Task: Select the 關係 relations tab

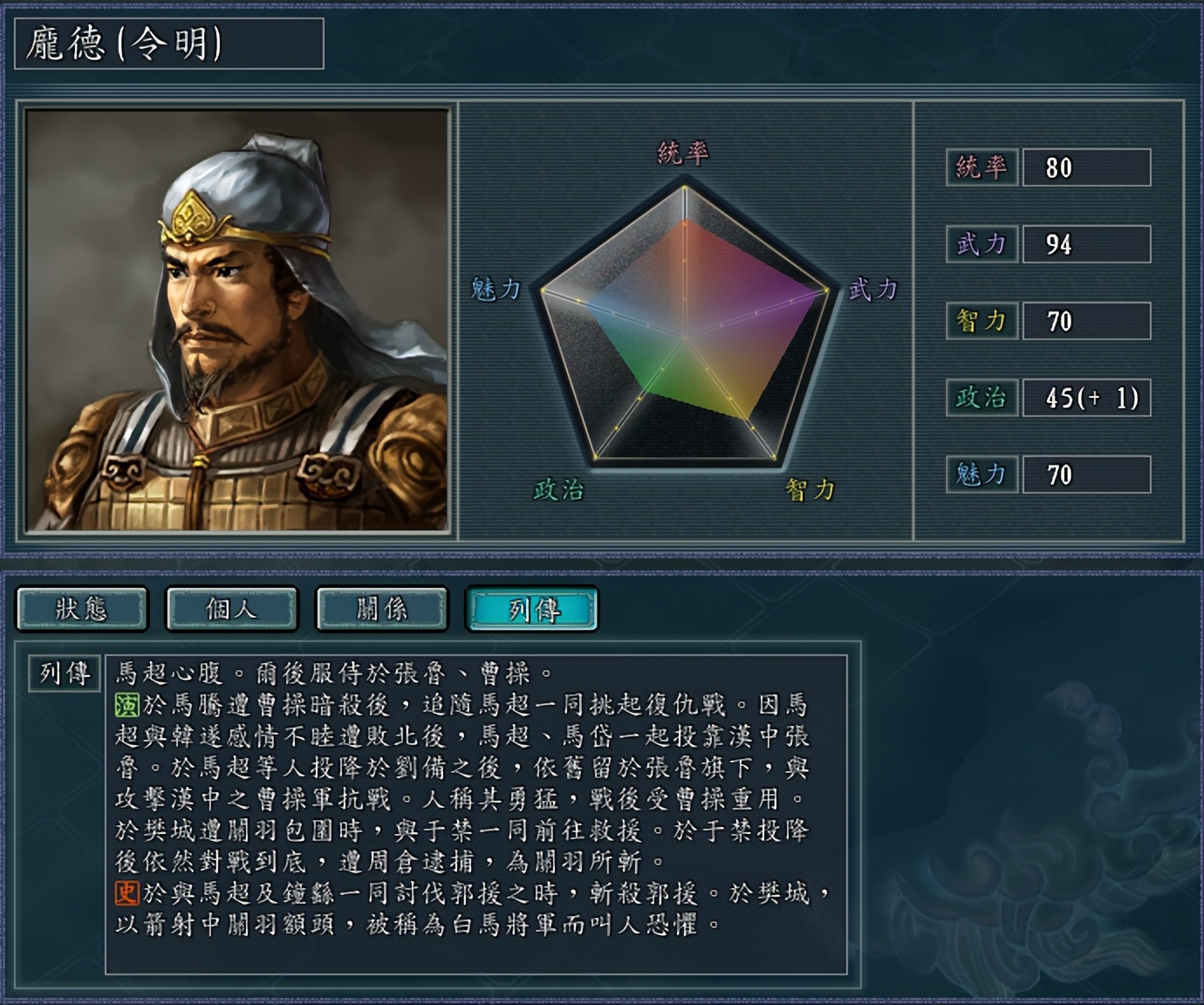Action: (381, 610)
